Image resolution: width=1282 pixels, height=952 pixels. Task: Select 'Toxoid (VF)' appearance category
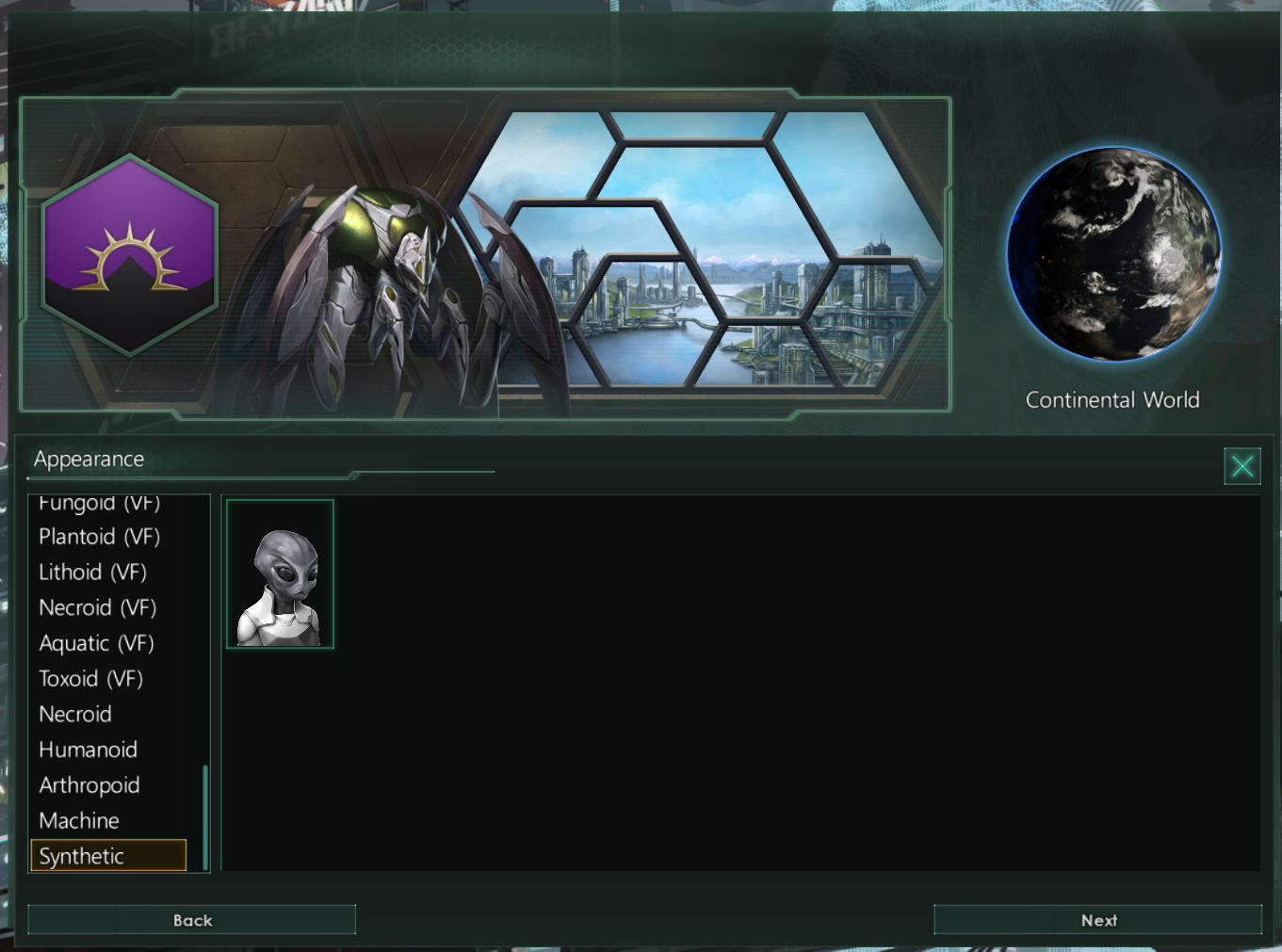[90, 678]
